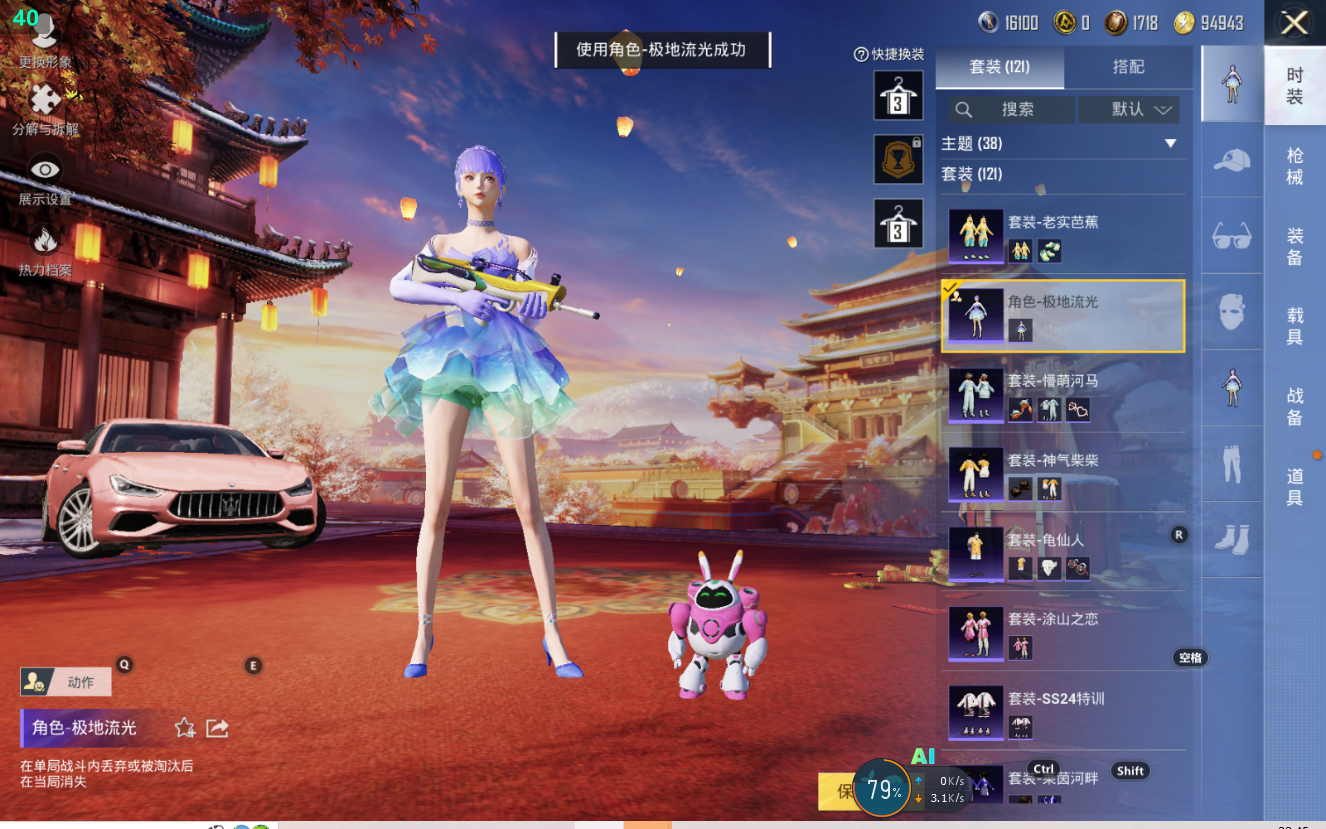Viewport: 1326px width, 829px height.
Task: Open the 枪械 category tab
Action: (x=1294, y=166)
